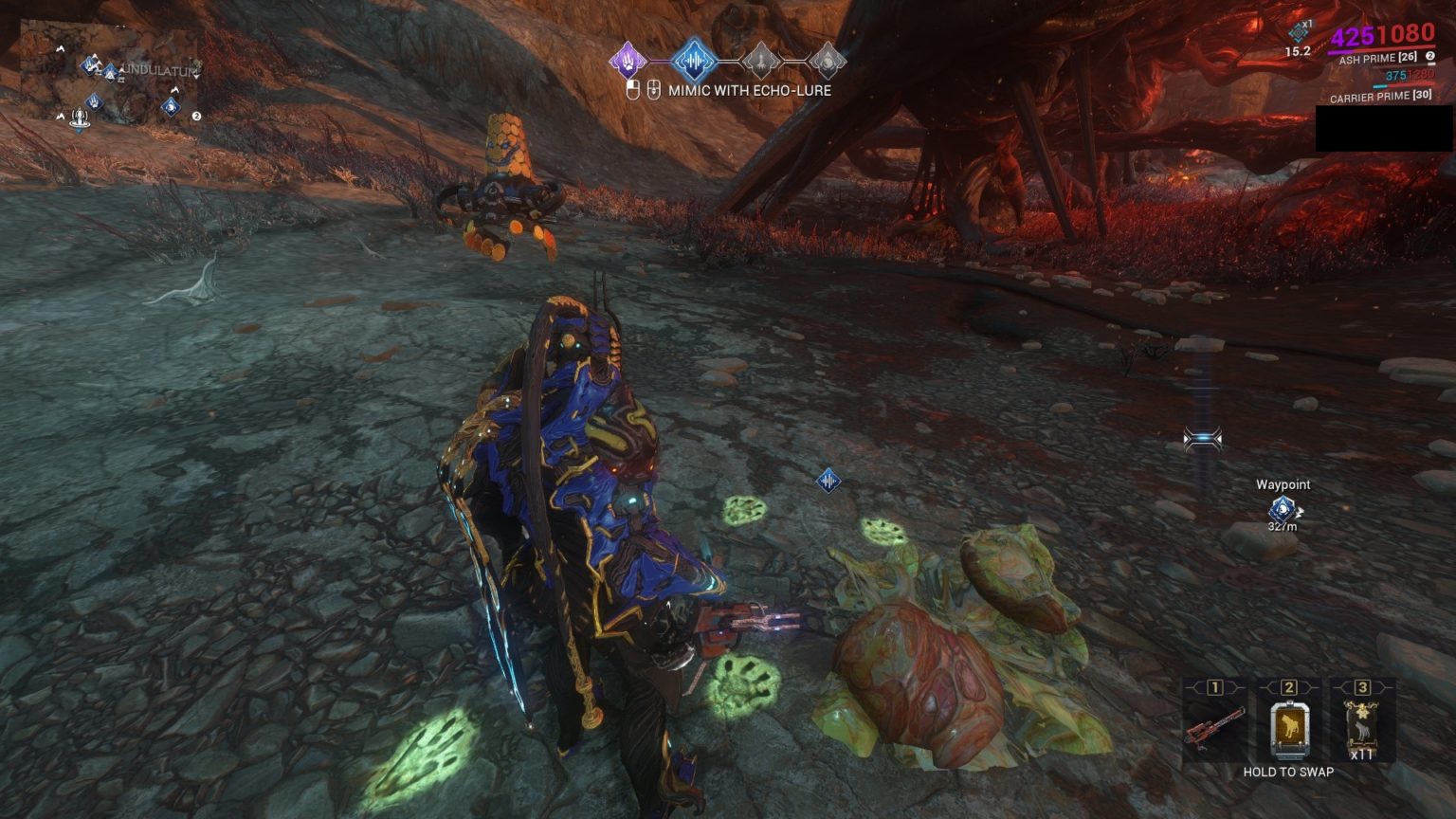This screenshot has width=1456, height=819.
Task: Click the player-on-pedestal icon on the minimap
Action: tap(80, 119)
